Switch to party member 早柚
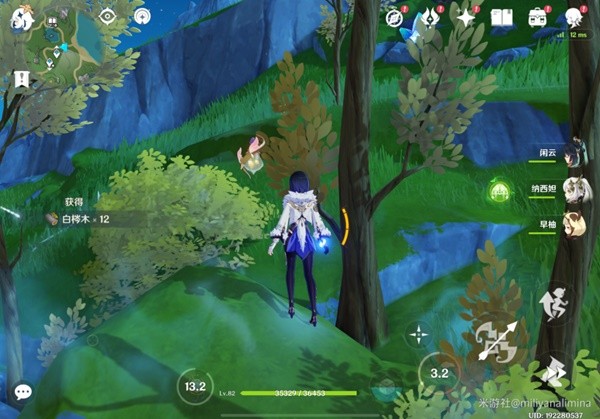The image size is (600, 419). (x=573, y=223)
